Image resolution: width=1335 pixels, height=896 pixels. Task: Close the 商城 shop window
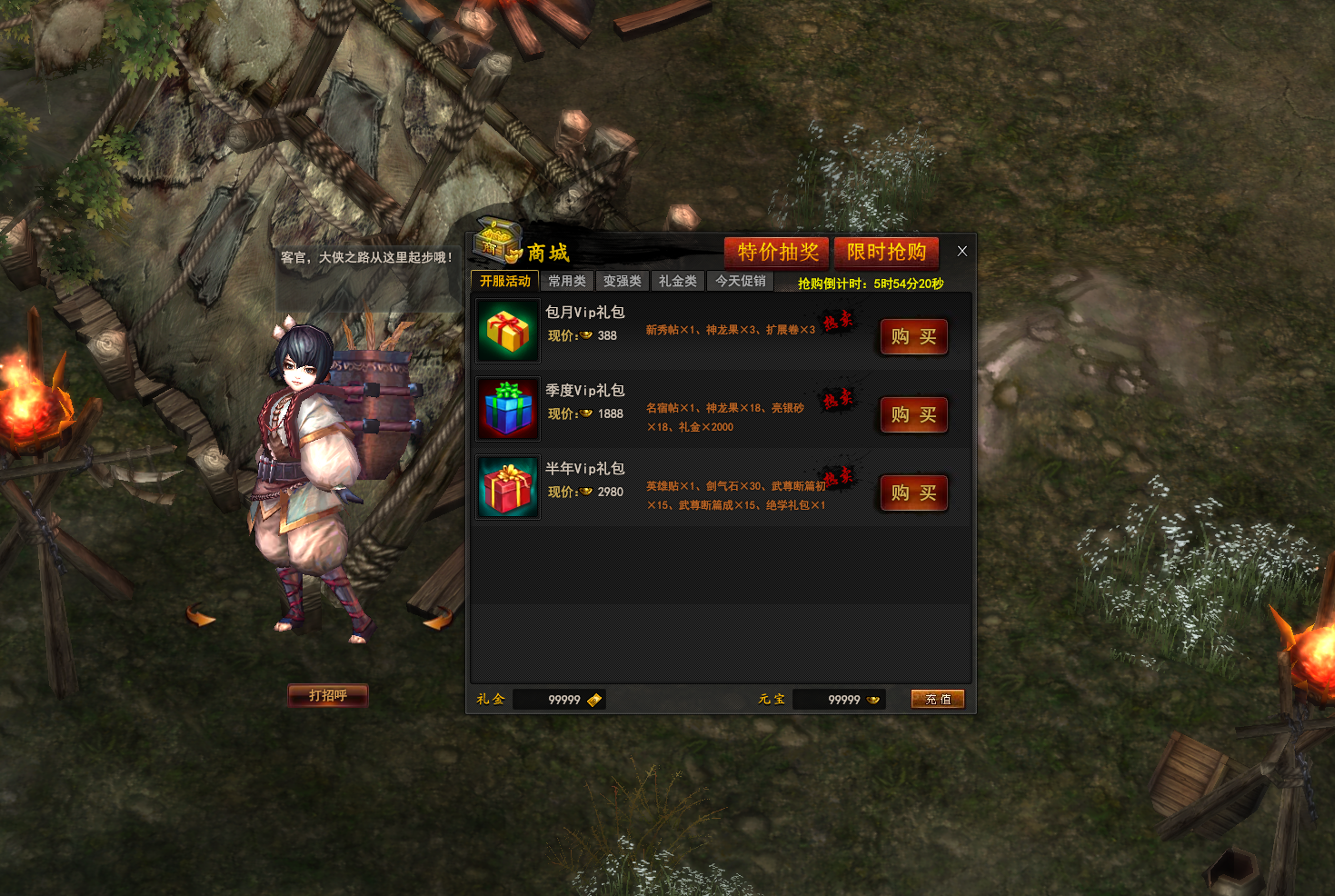(961, 251)
